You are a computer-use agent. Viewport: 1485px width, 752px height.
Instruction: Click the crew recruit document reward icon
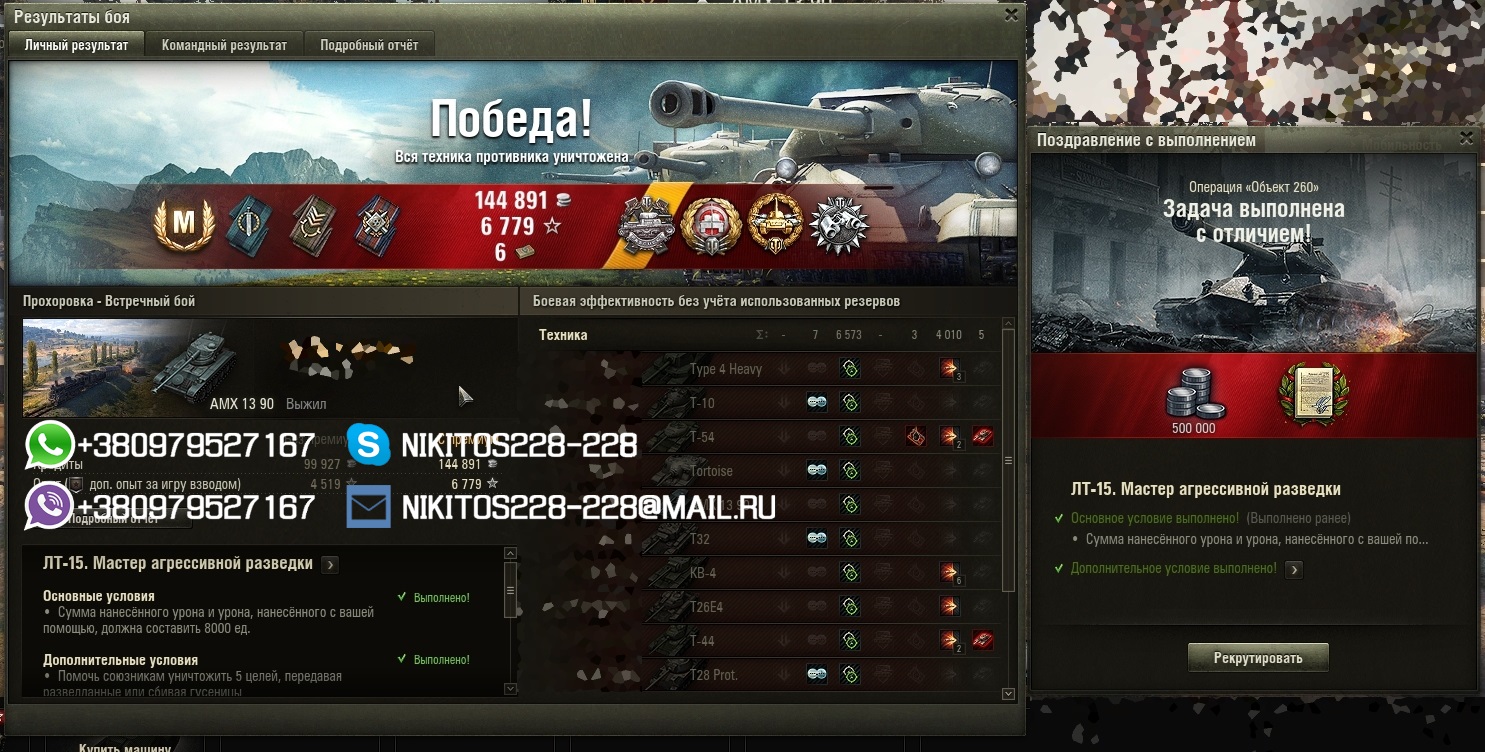click(x=1313, y=395)
